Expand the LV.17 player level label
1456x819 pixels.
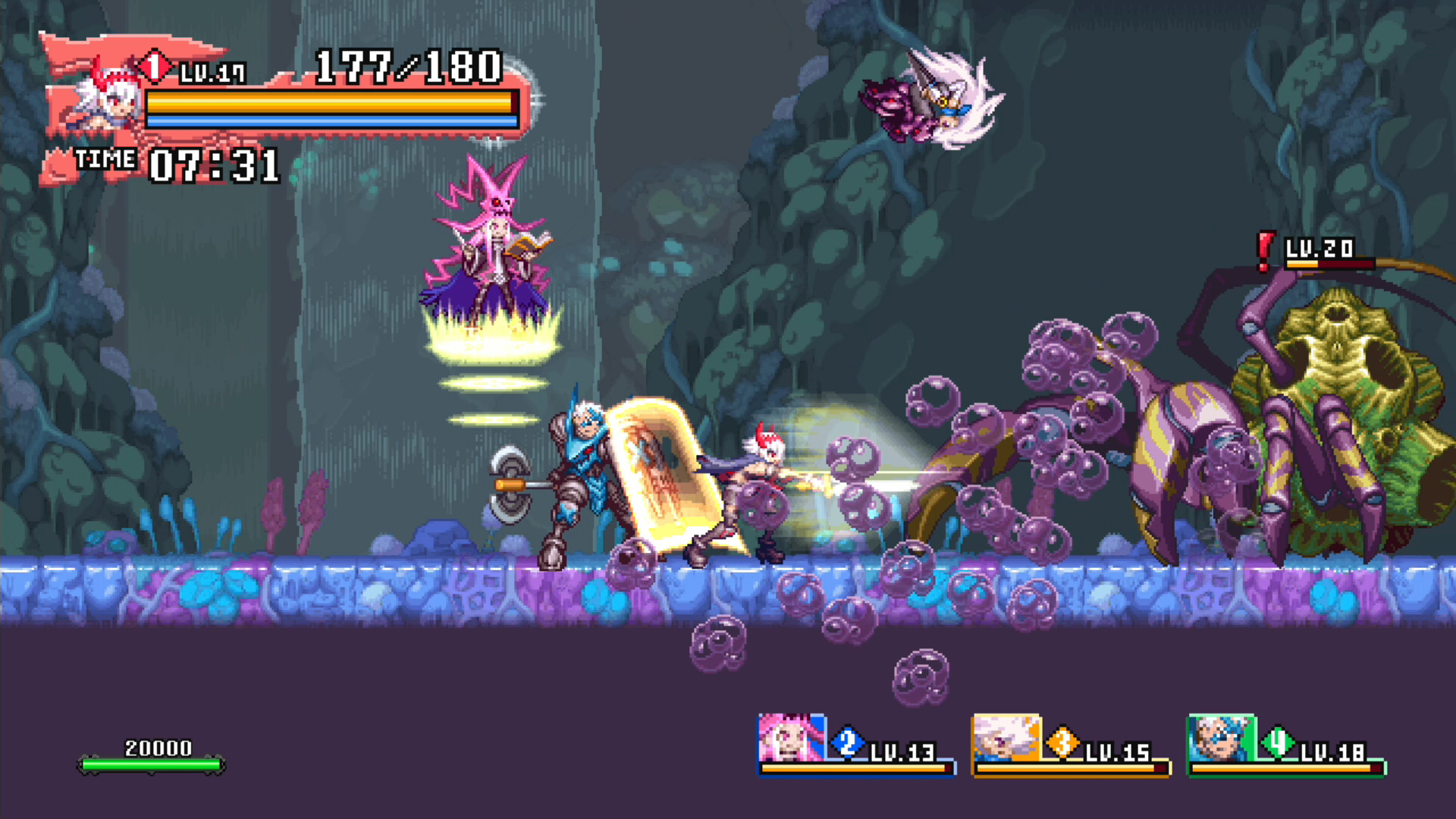pos(212,72)
